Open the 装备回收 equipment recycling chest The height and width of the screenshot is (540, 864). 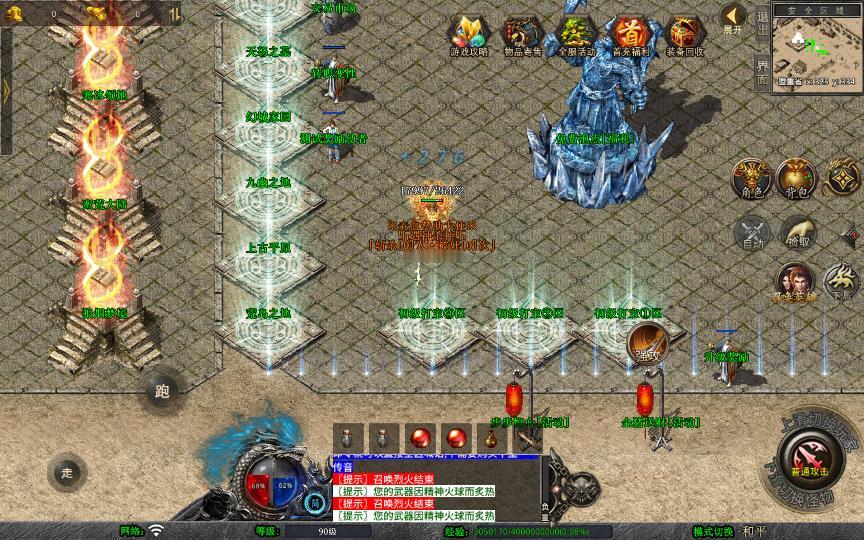point(685,36)
